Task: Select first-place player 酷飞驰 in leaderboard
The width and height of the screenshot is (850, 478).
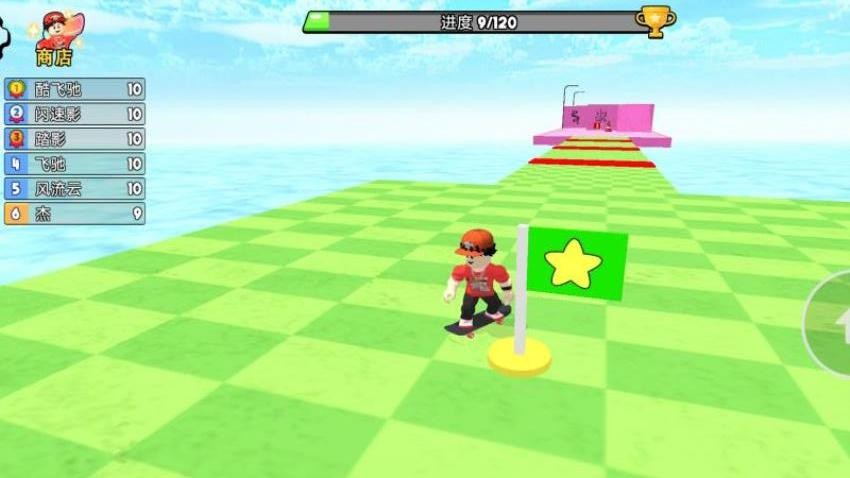Action: click(x=75, y=89)
